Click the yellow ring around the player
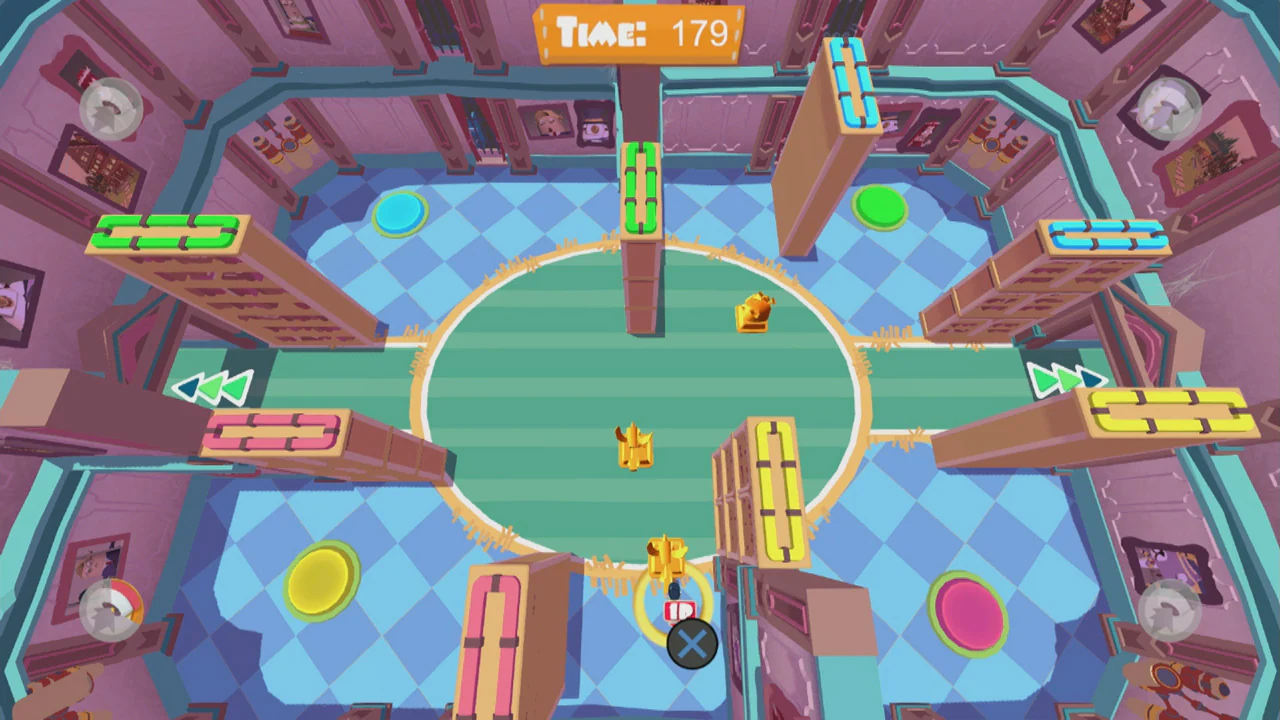The width and height of the screenshot is (1280, 720). (x=670, y=600)
